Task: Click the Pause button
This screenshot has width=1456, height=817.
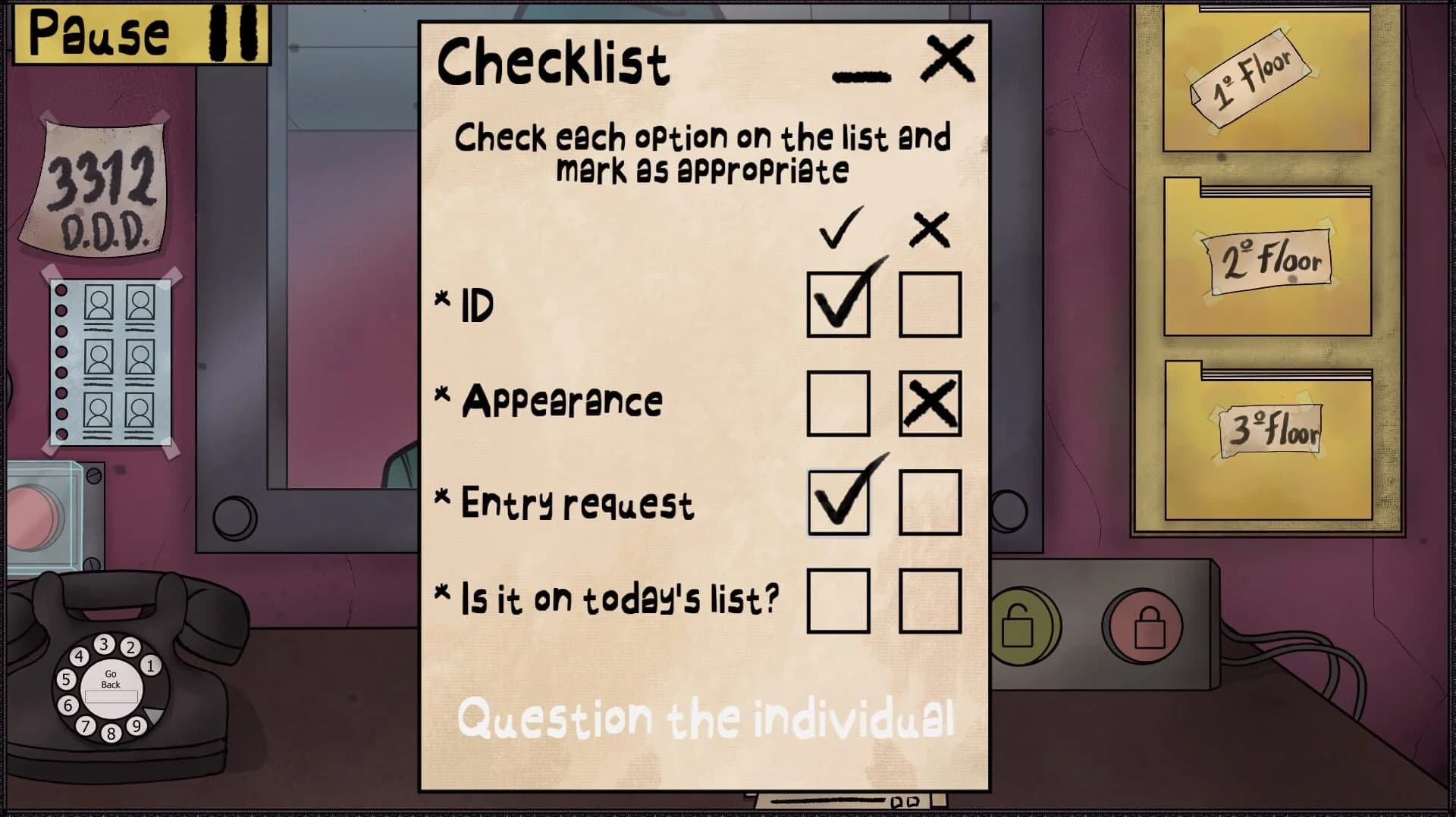Action: [x=140, y=34]
